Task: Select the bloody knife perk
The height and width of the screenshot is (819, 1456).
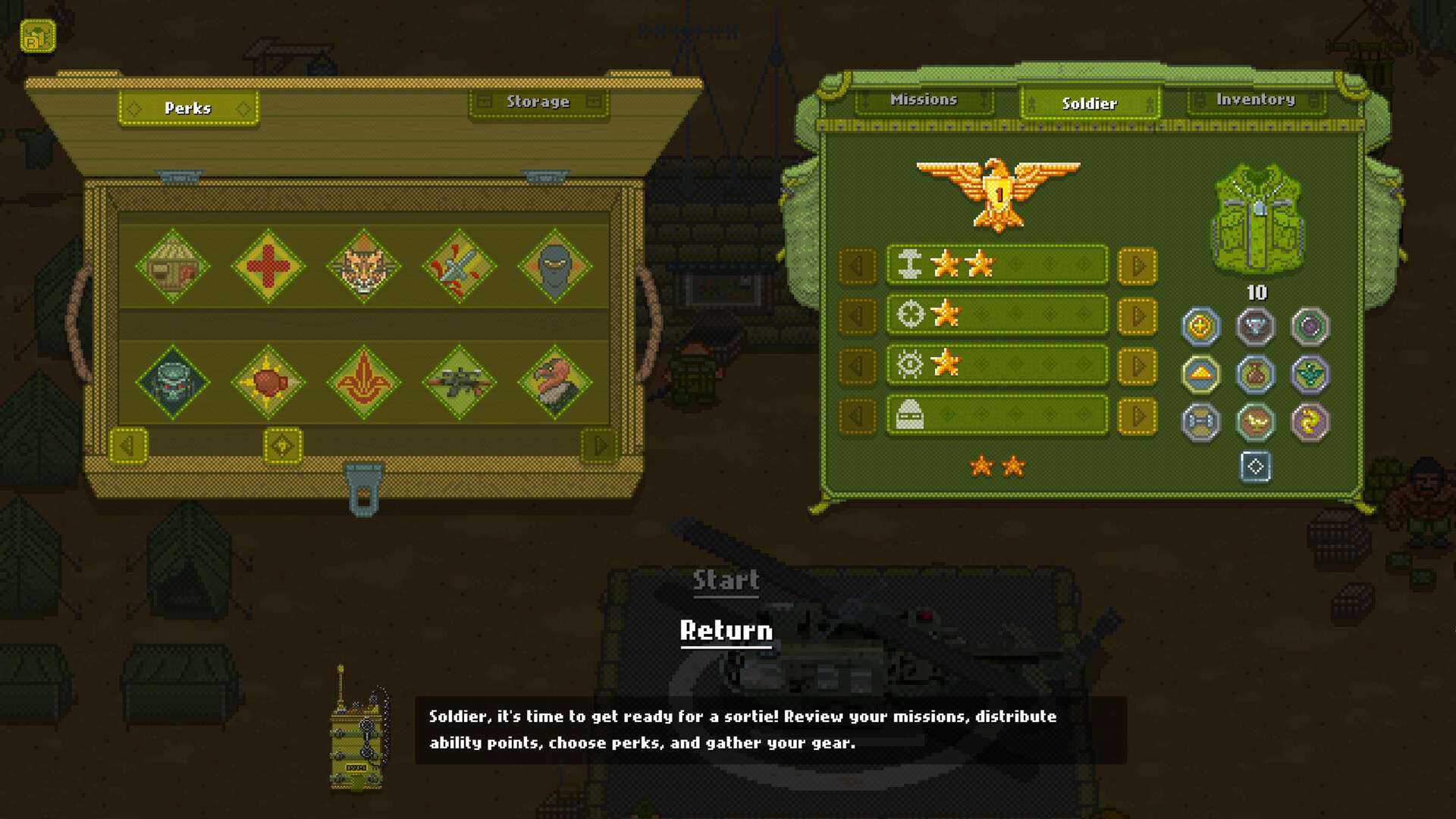Action: (x=459, y=267)
